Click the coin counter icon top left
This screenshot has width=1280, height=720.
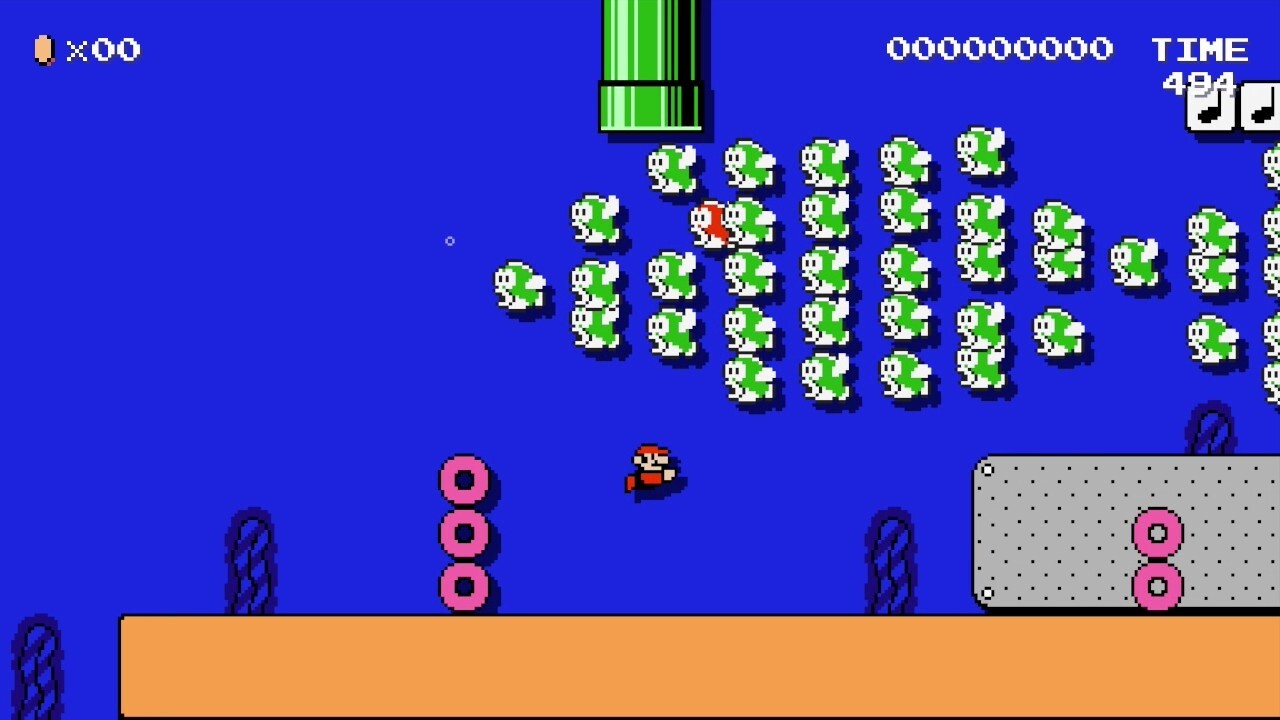pyautogui.click(x=44, y=50)
